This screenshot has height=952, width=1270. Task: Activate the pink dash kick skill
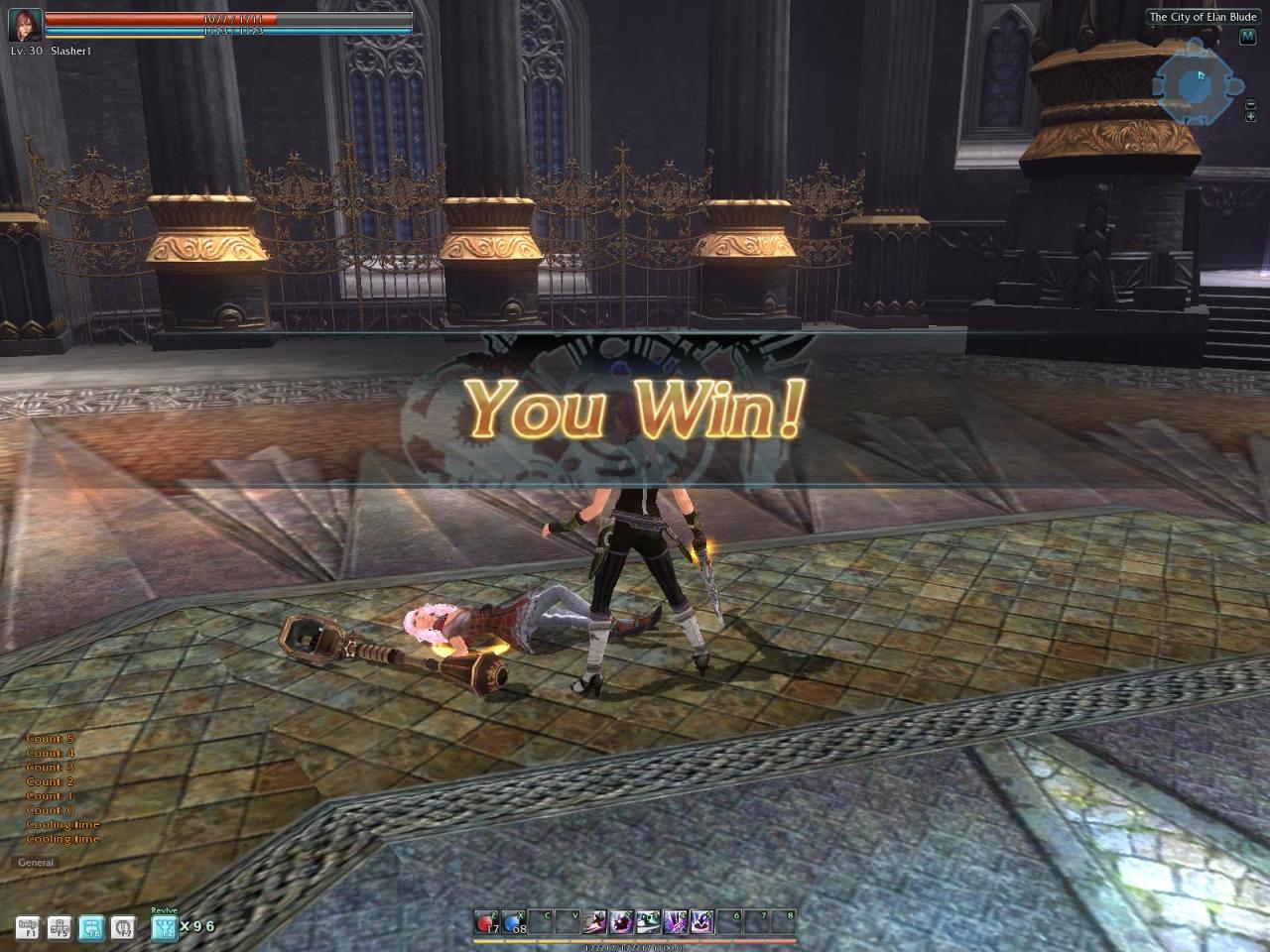(595, 923)
